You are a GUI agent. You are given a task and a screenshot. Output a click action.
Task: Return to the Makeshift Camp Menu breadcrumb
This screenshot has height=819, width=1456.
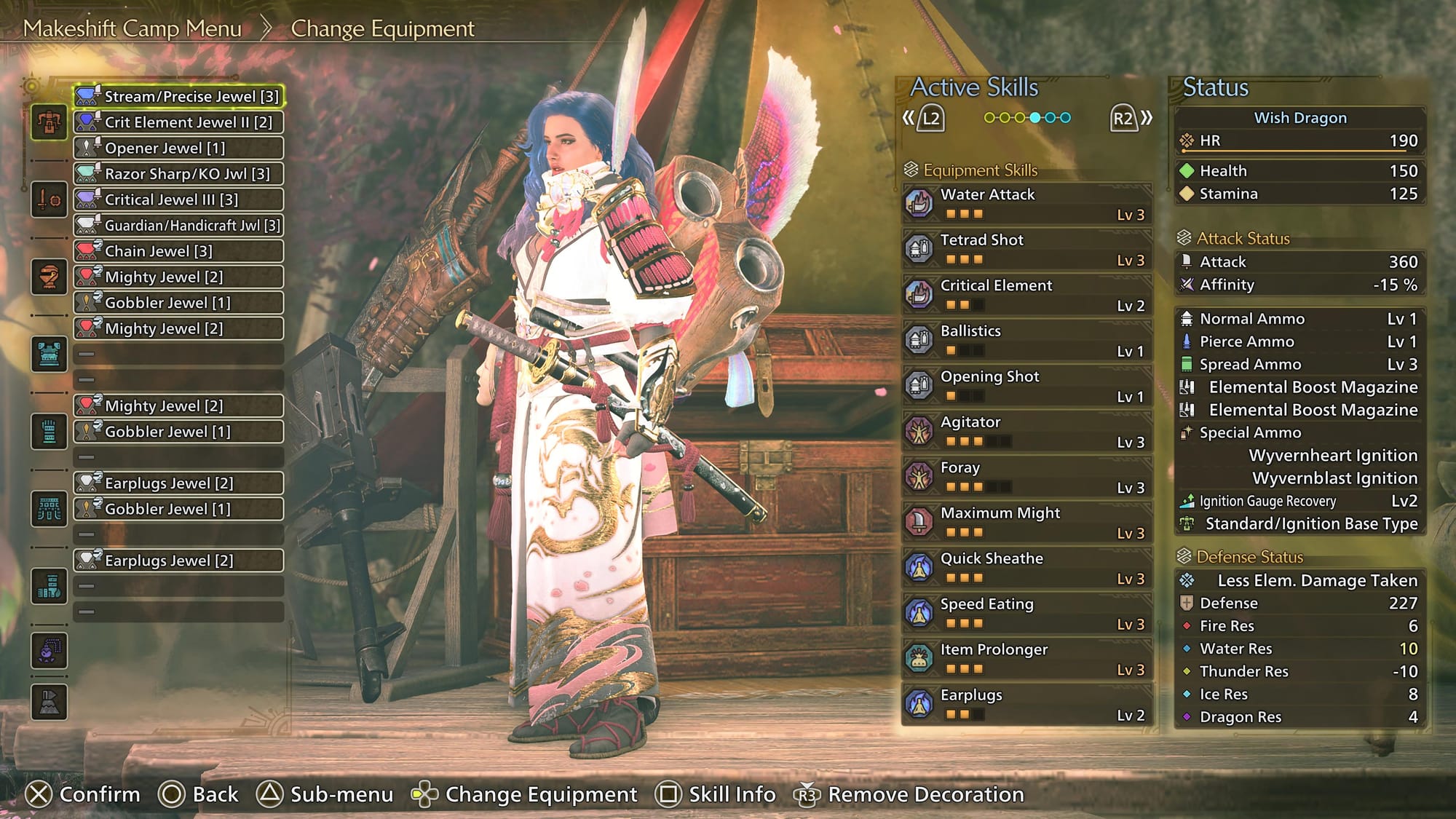click(132, 28)
